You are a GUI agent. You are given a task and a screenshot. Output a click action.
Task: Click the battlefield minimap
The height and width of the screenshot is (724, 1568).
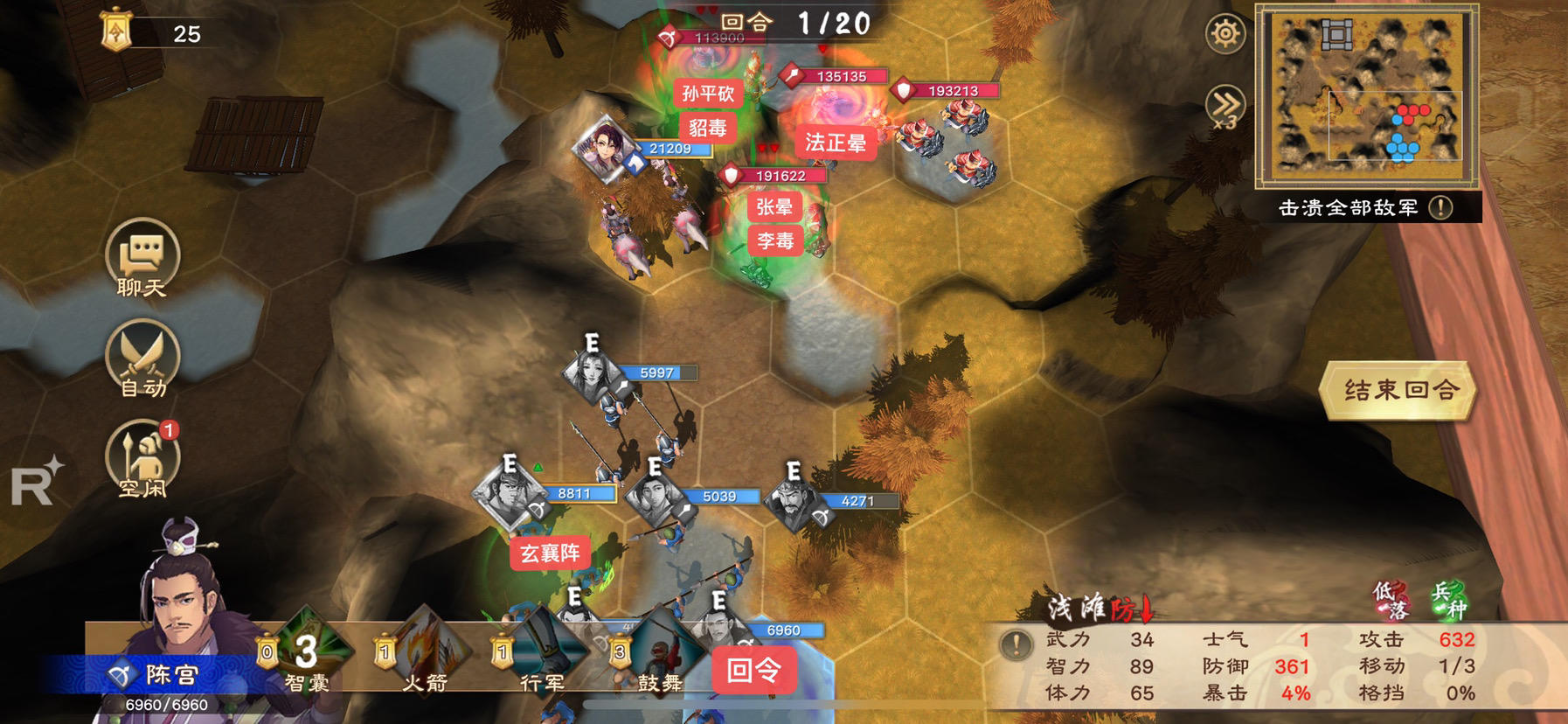click(x=1366, y=94)
